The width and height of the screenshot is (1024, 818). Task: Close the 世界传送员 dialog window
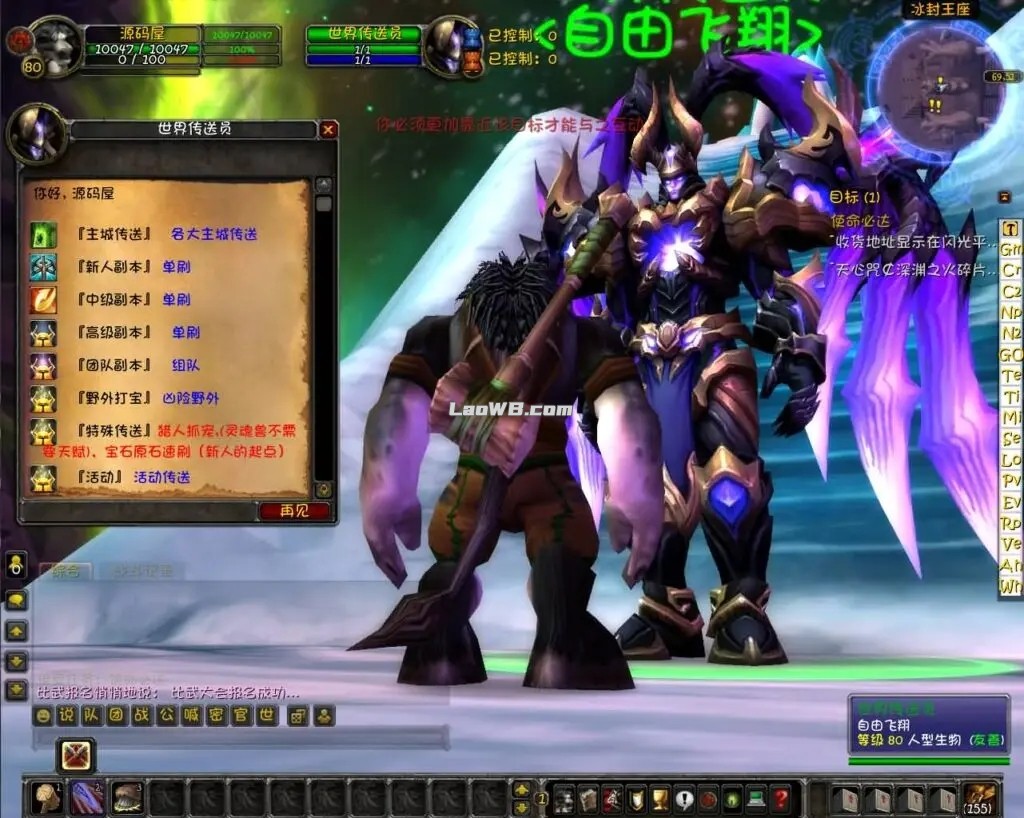click(x=328, y=130)
